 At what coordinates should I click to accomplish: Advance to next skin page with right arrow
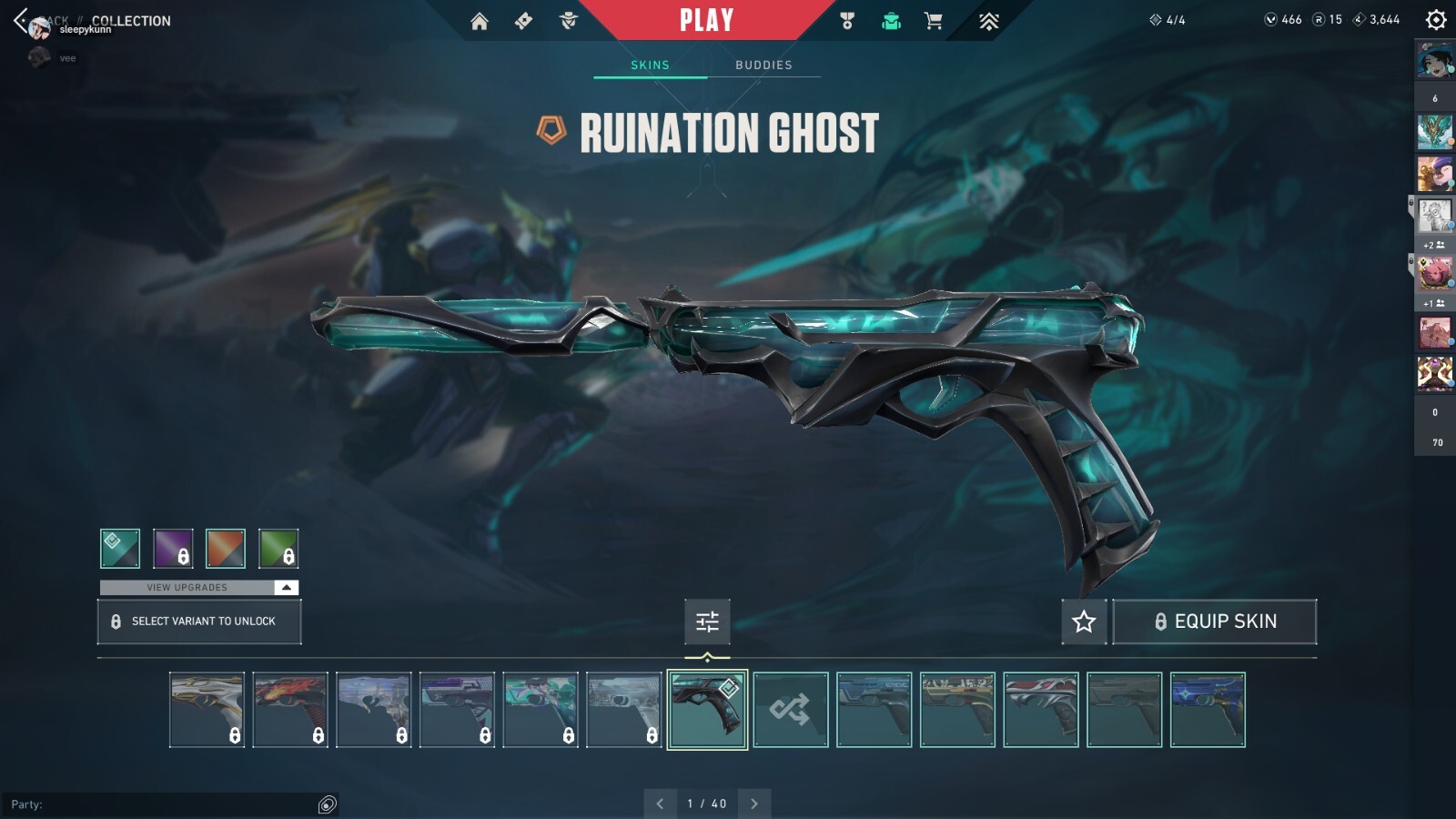point(753,804)
